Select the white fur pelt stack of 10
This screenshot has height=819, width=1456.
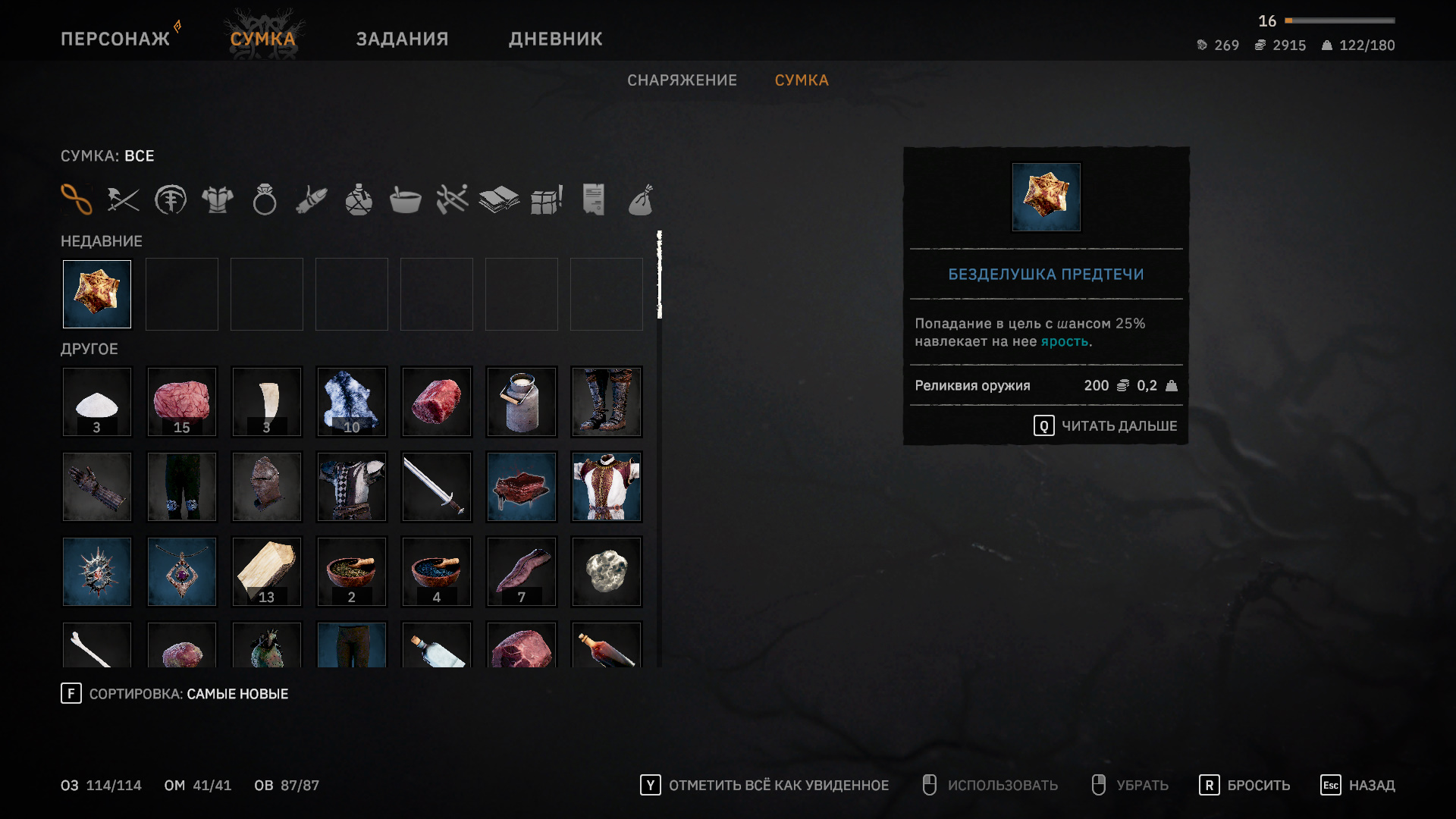pos(352,402)
